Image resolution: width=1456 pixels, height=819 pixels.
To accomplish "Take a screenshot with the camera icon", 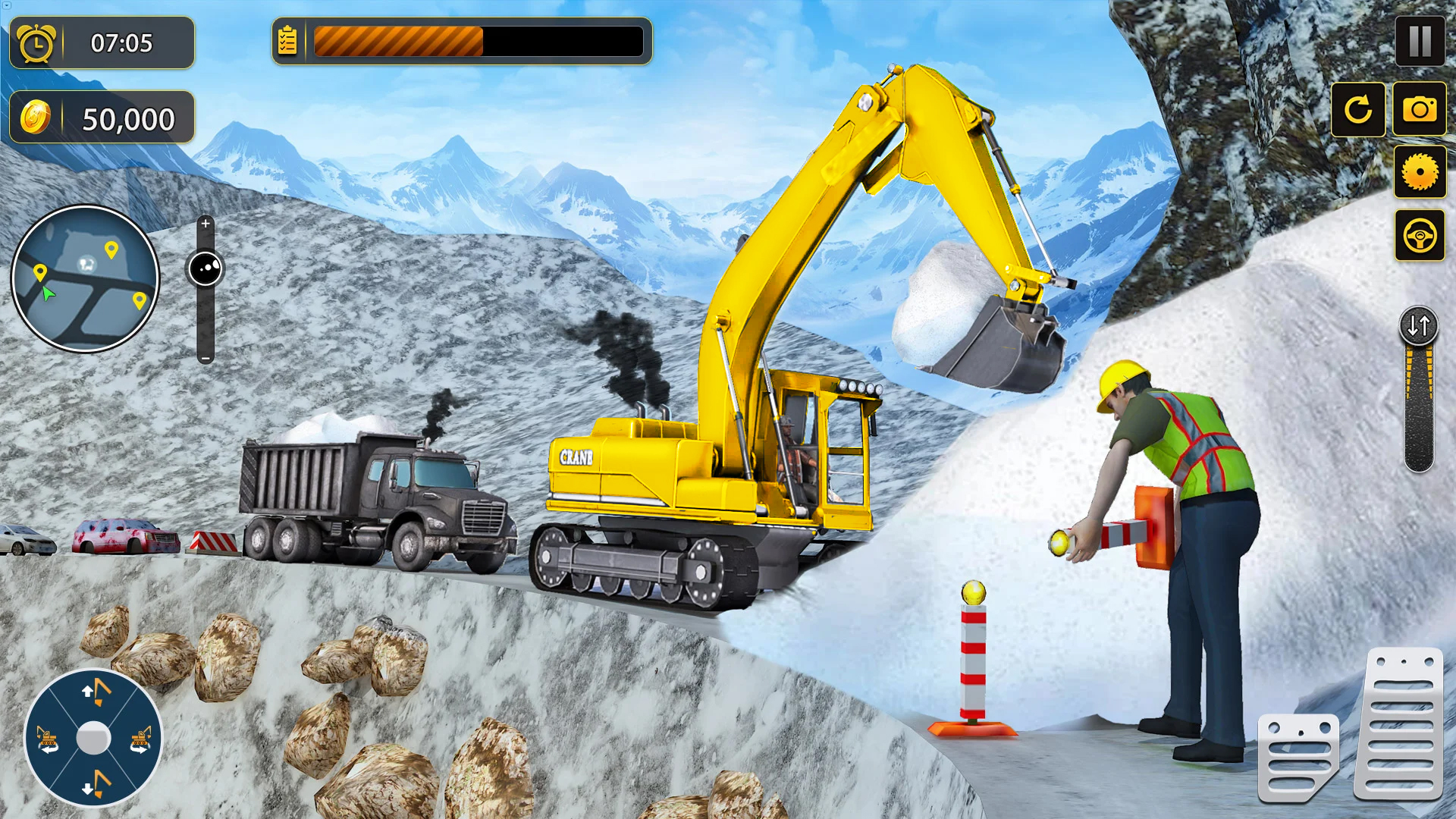I will click(1420, 110).
